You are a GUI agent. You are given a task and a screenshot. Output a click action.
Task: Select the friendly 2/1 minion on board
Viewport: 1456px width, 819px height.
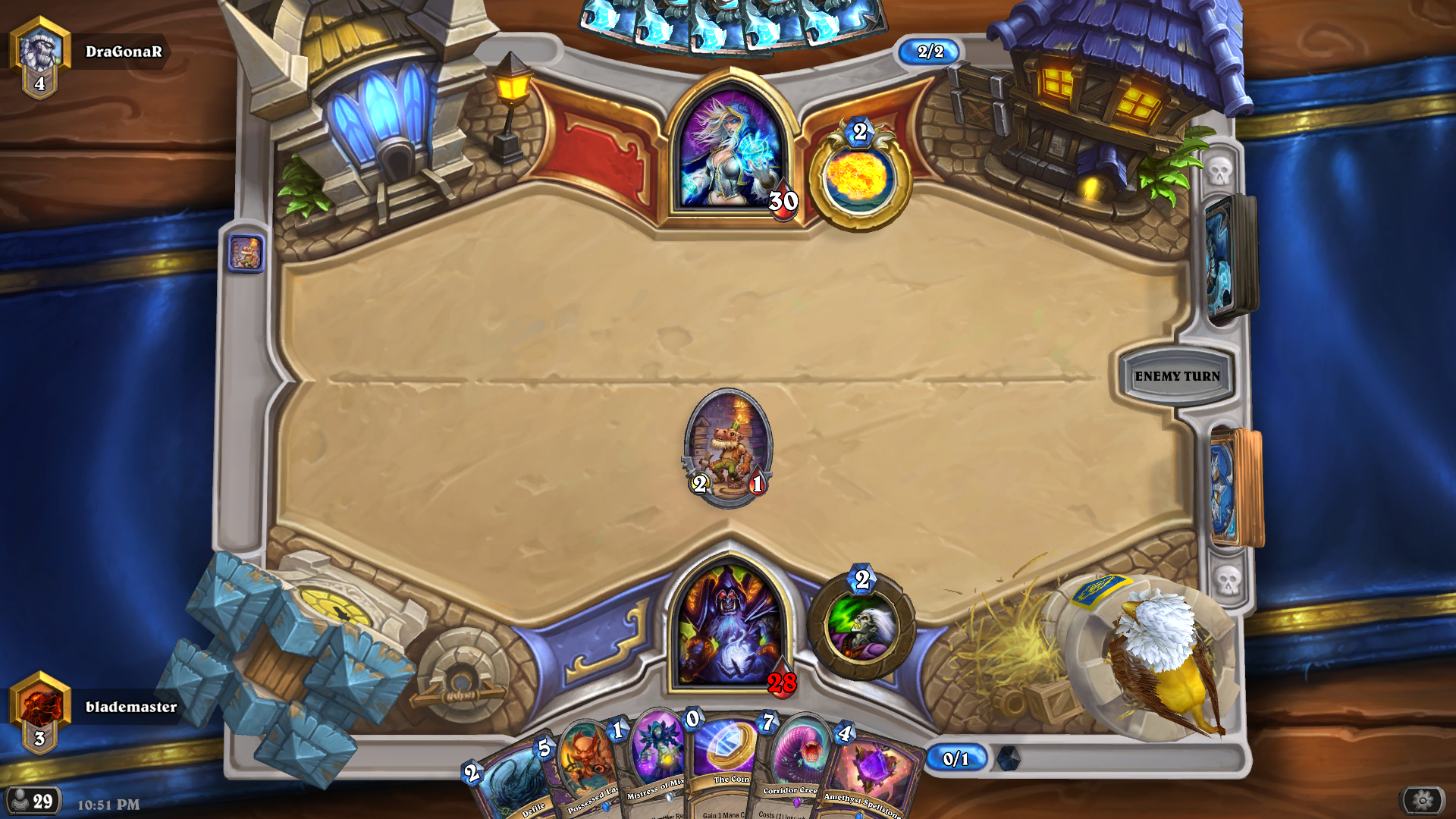(x=728, y=447)
